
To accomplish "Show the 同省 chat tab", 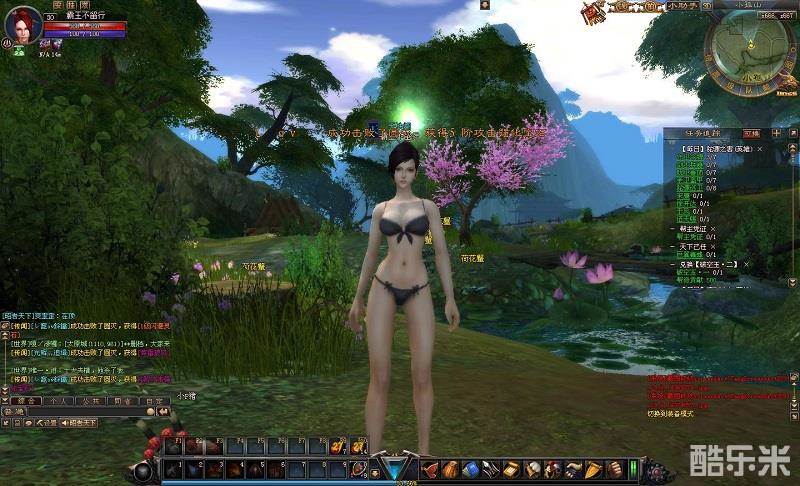I will [121, 400].
